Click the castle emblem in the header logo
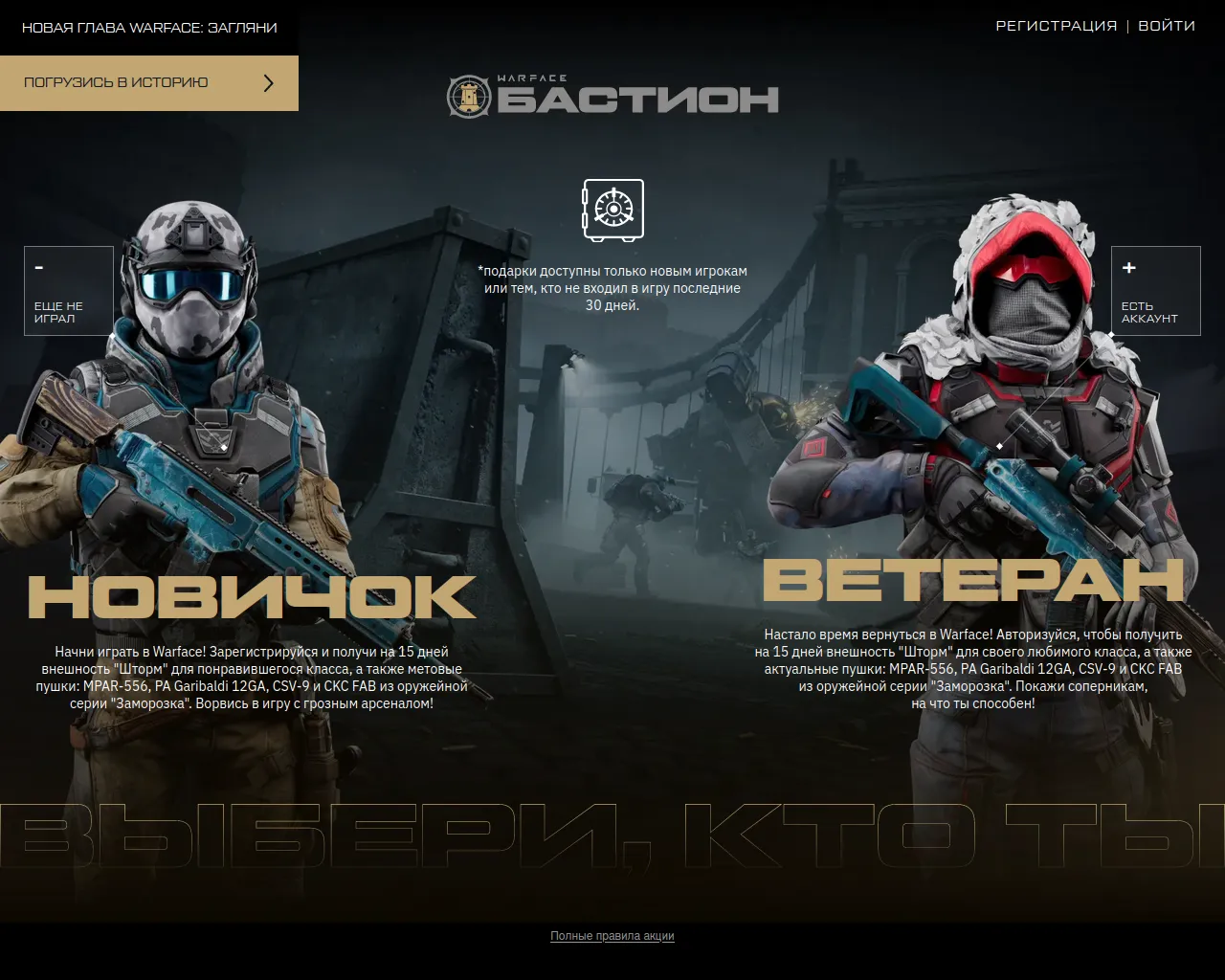Viewport: 1225px width, 980px height. [x=468, y=94]
